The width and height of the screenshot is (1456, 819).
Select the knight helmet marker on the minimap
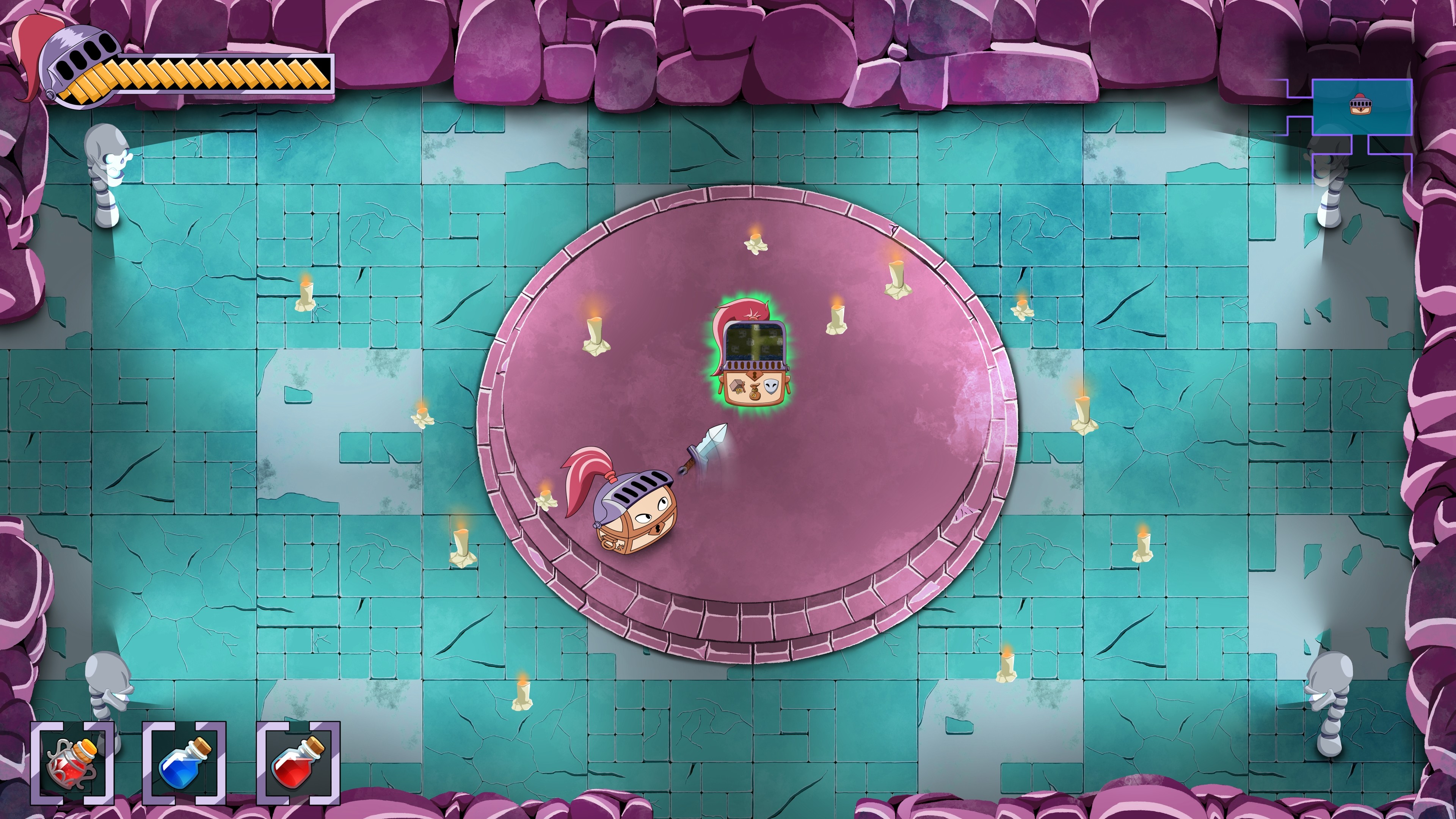(1360, 105)
